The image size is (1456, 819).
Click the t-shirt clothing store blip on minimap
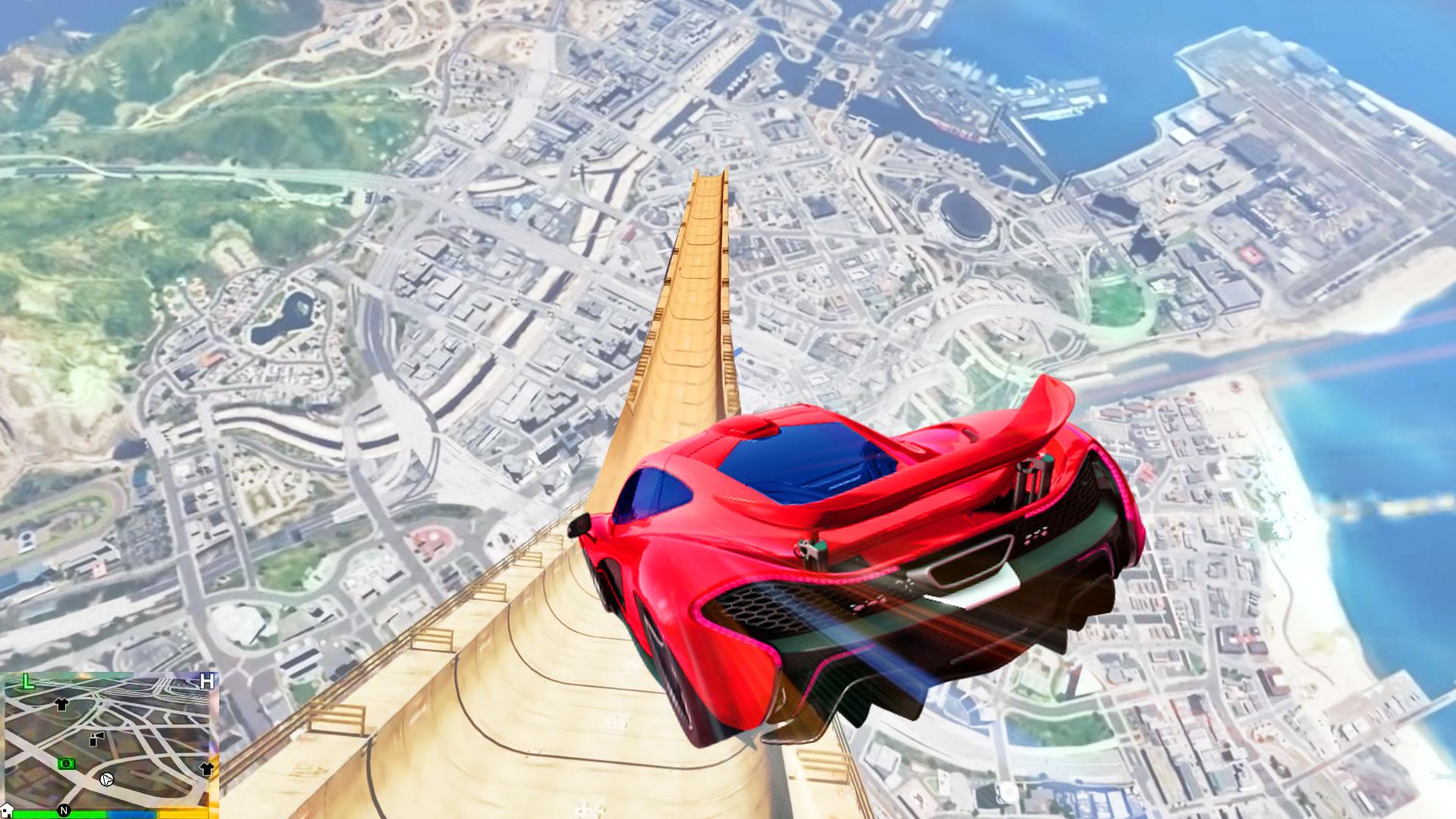coord(61,705)
